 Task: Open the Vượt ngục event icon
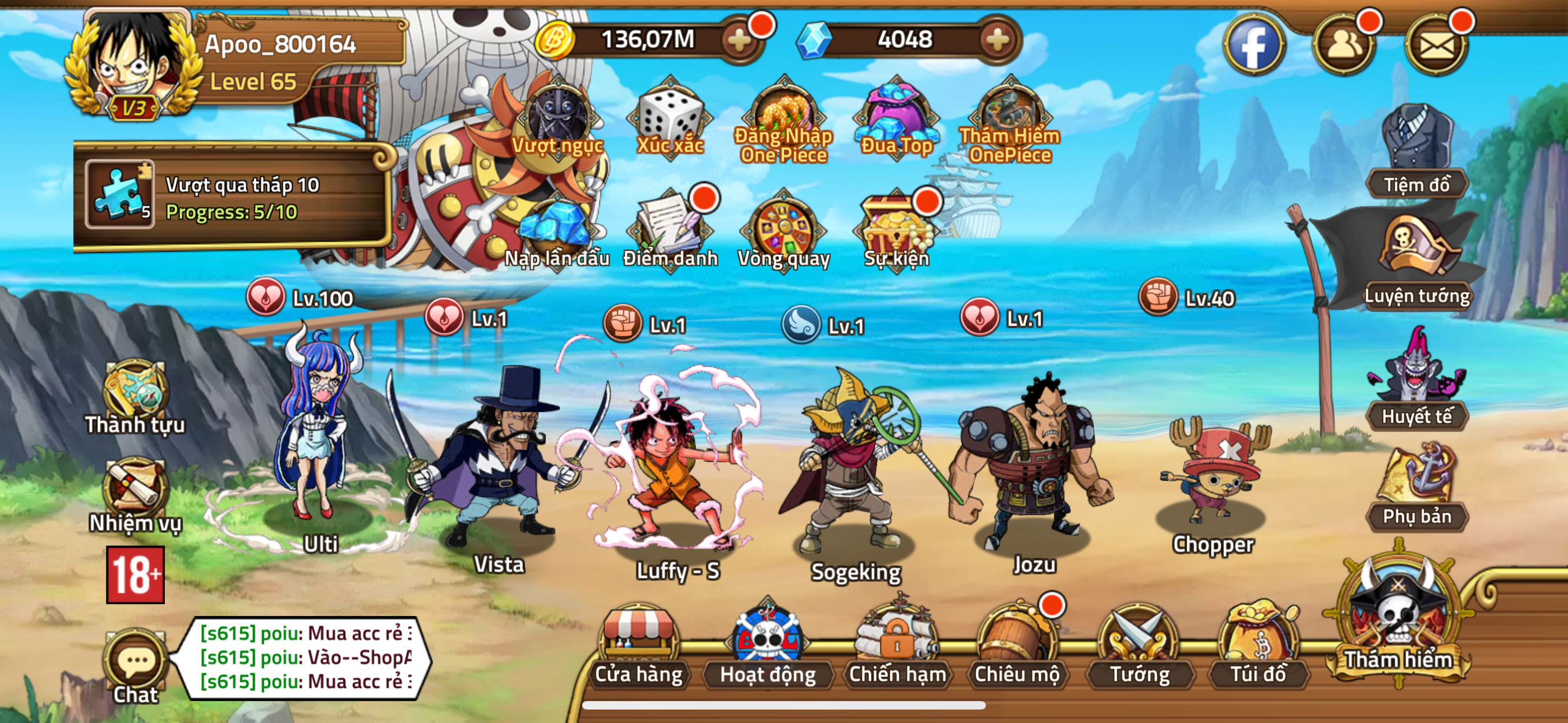pos(557,119)
